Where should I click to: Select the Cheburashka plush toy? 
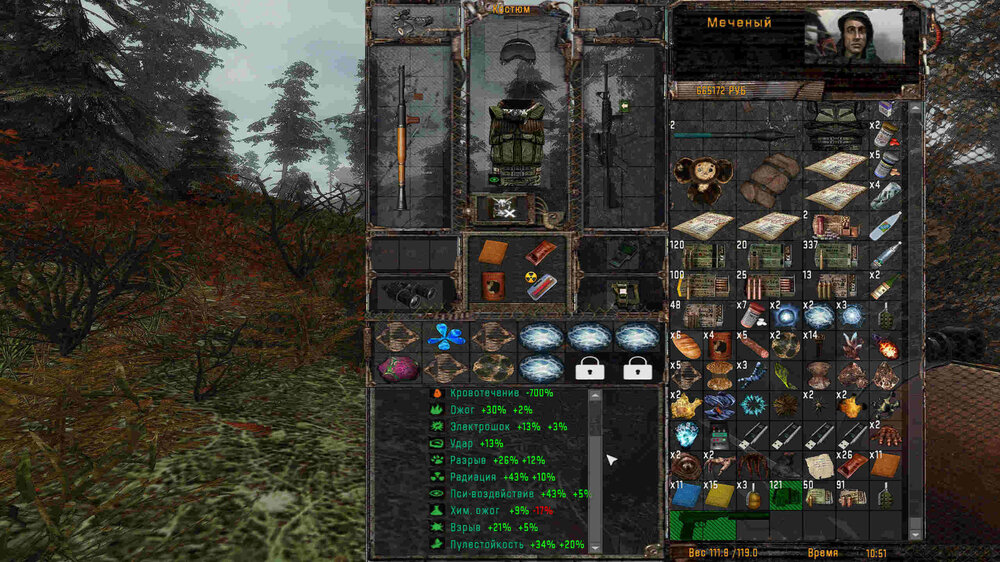702,180
